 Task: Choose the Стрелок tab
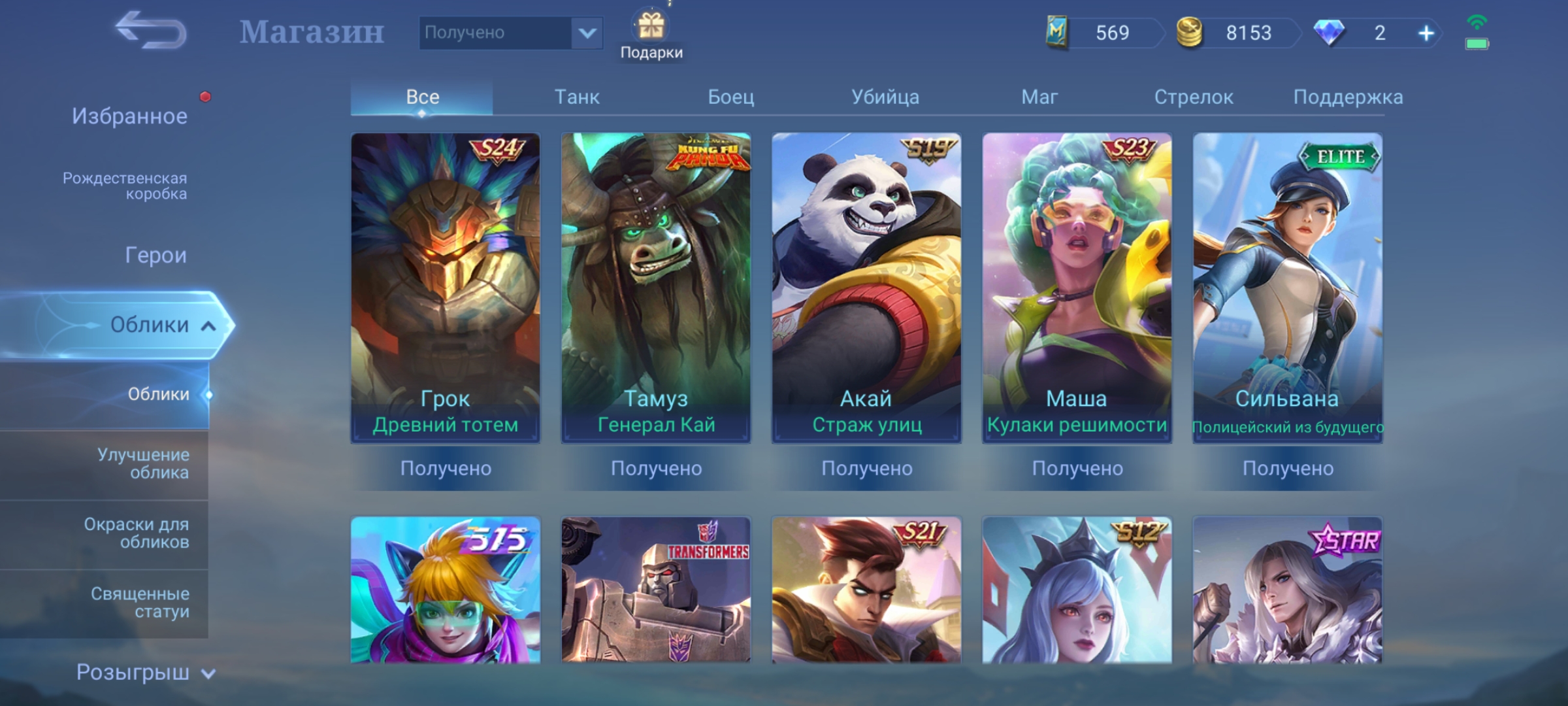point(1193,97)
